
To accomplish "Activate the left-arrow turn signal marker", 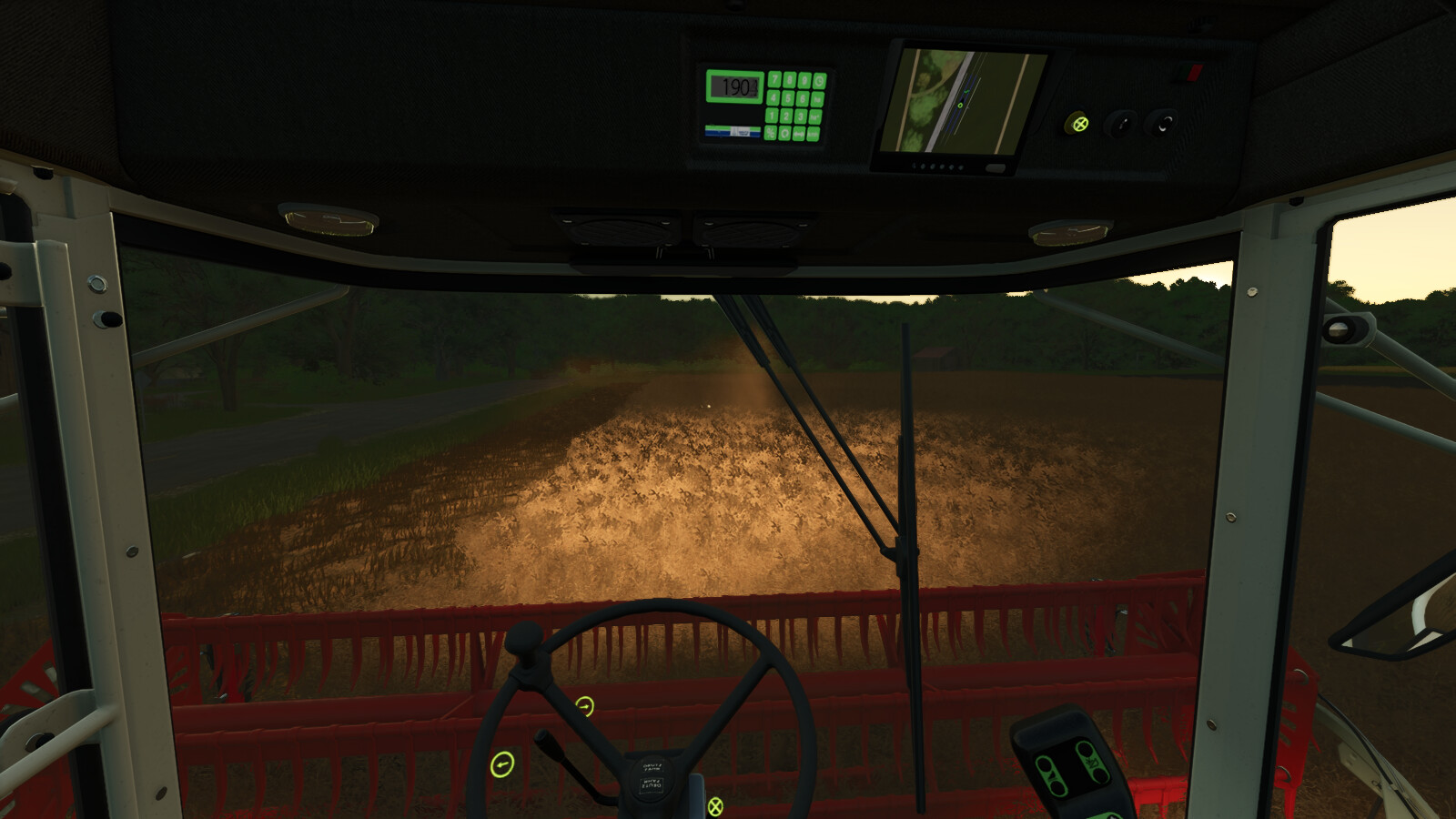I will tap(502, 764).
